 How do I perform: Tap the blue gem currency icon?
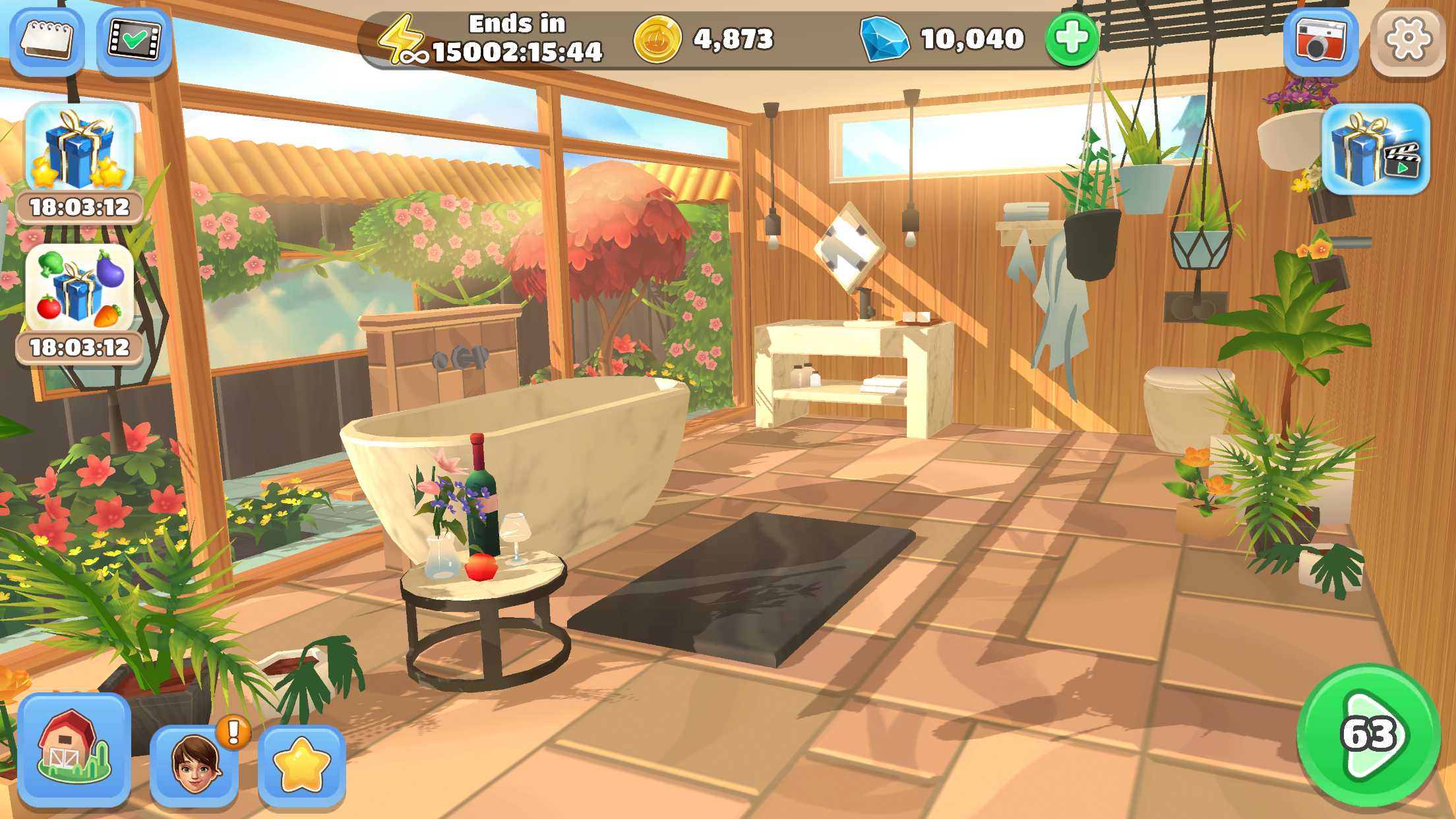pos(884,40)
